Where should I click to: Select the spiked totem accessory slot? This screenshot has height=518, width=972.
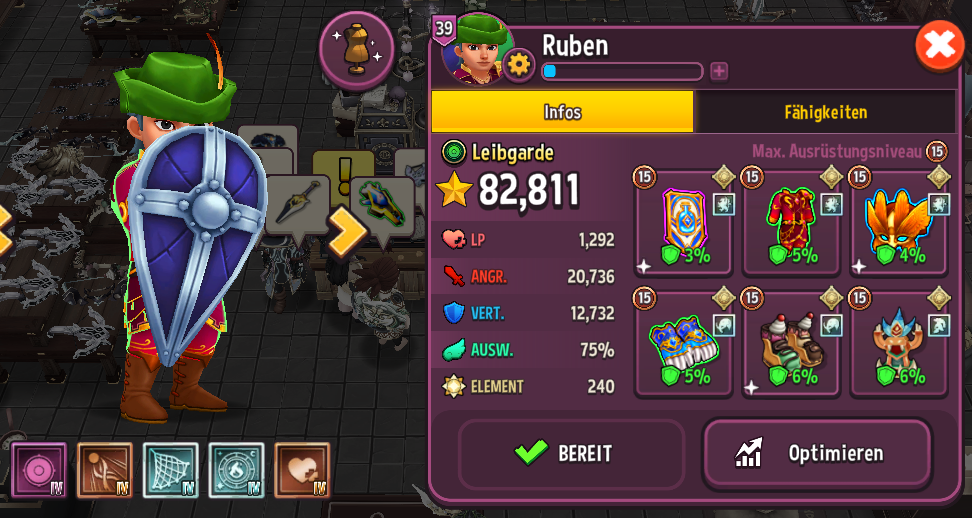click(x=899, y=345)
